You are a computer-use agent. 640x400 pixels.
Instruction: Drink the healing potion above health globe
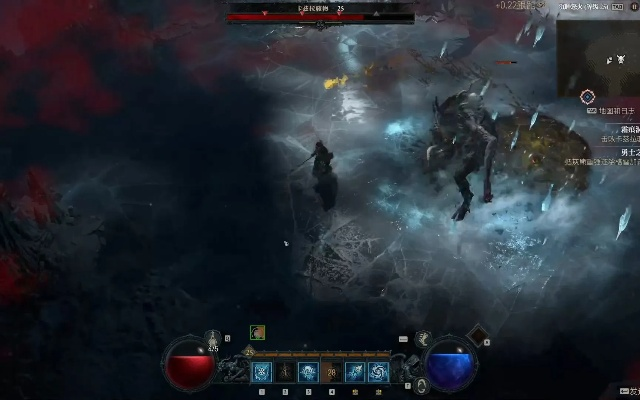click(x=212, y=338)
